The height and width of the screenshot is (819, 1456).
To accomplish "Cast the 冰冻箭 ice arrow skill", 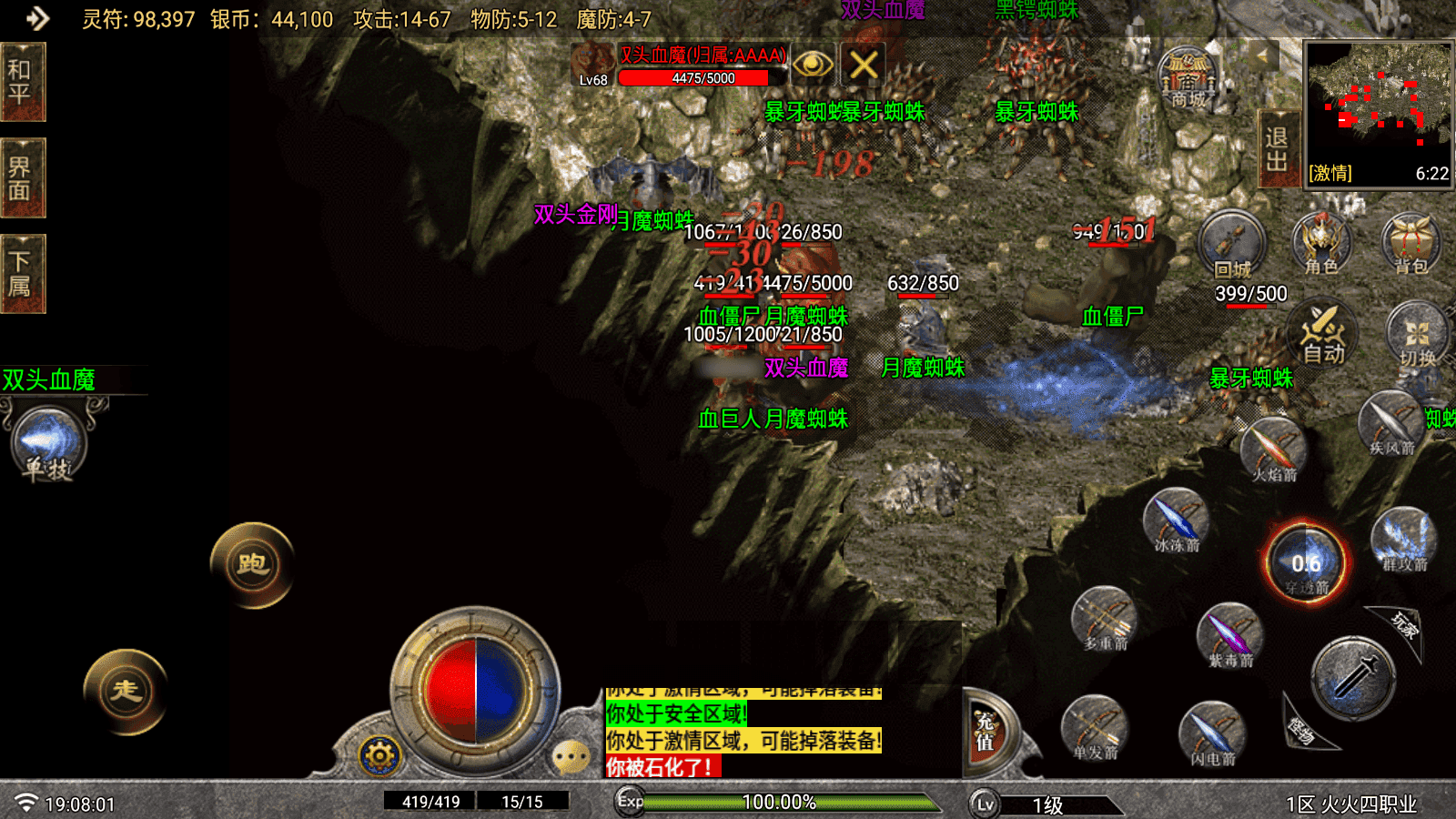I will (x=1177, y=521).
